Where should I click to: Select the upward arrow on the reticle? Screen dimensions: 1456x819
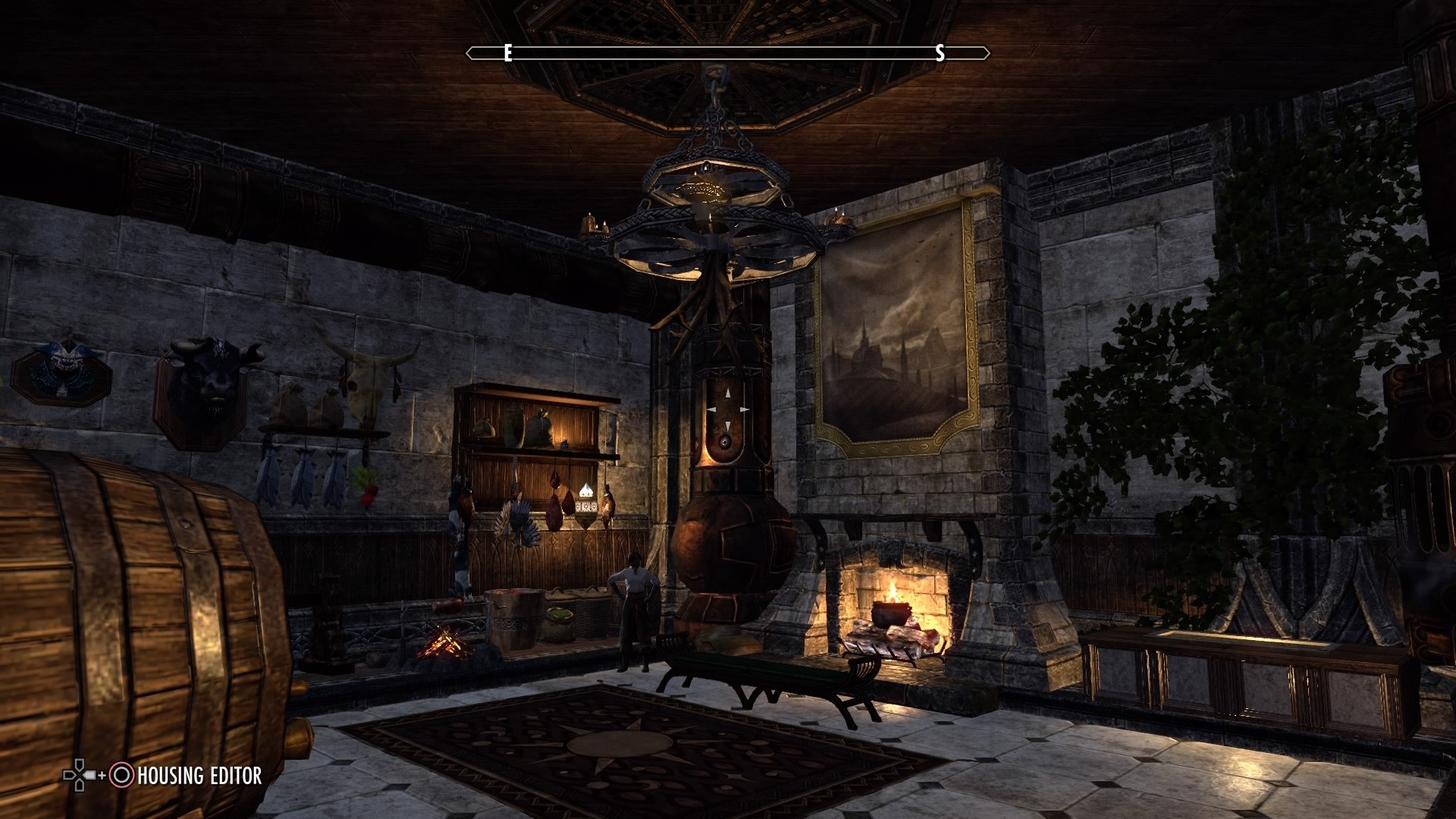[727, 393]
